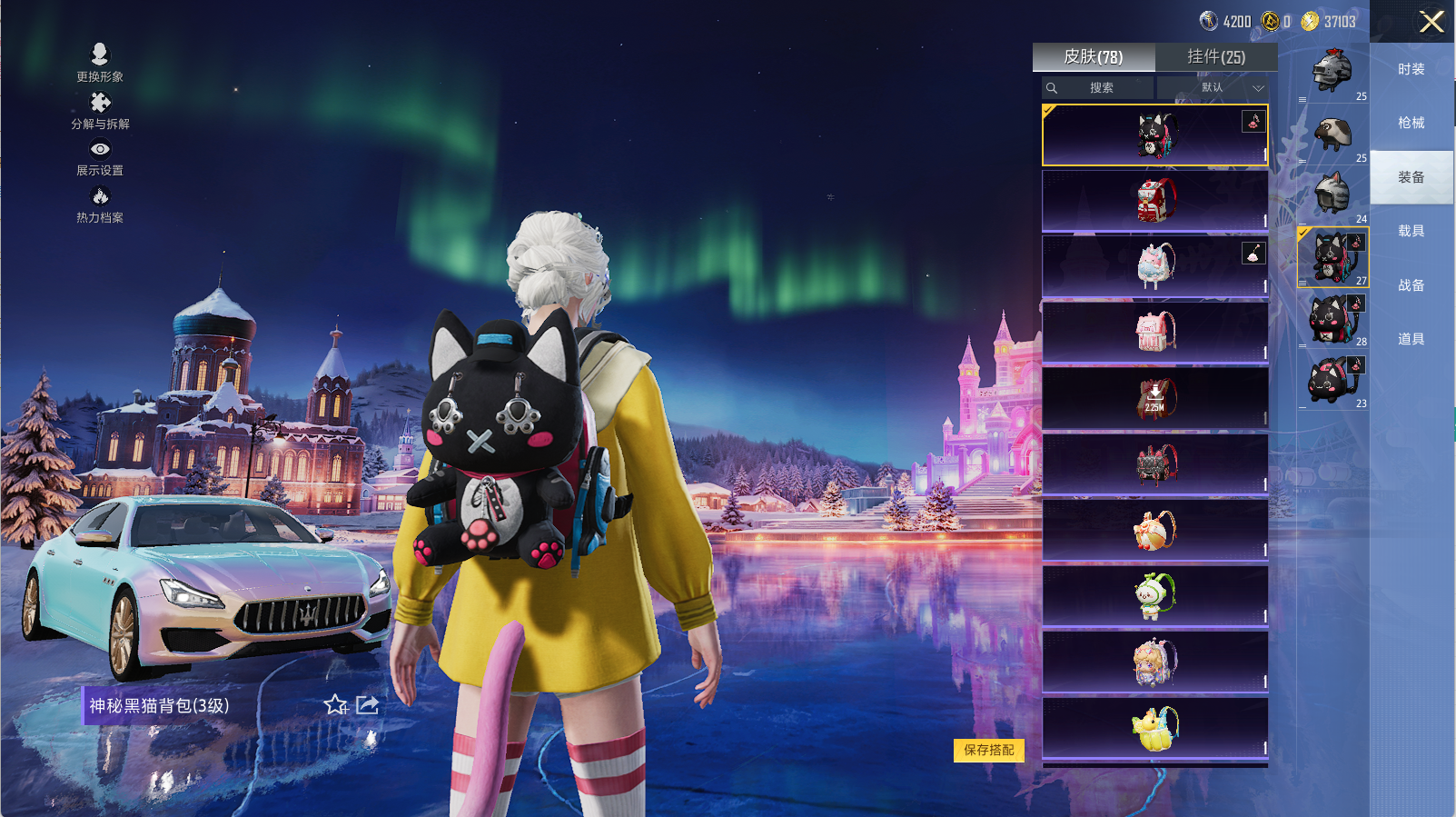Choose the yellow duck backpack skin
Image resolution: width=1456 pixels, height=817 pixels.
(x=1154, y=728)
